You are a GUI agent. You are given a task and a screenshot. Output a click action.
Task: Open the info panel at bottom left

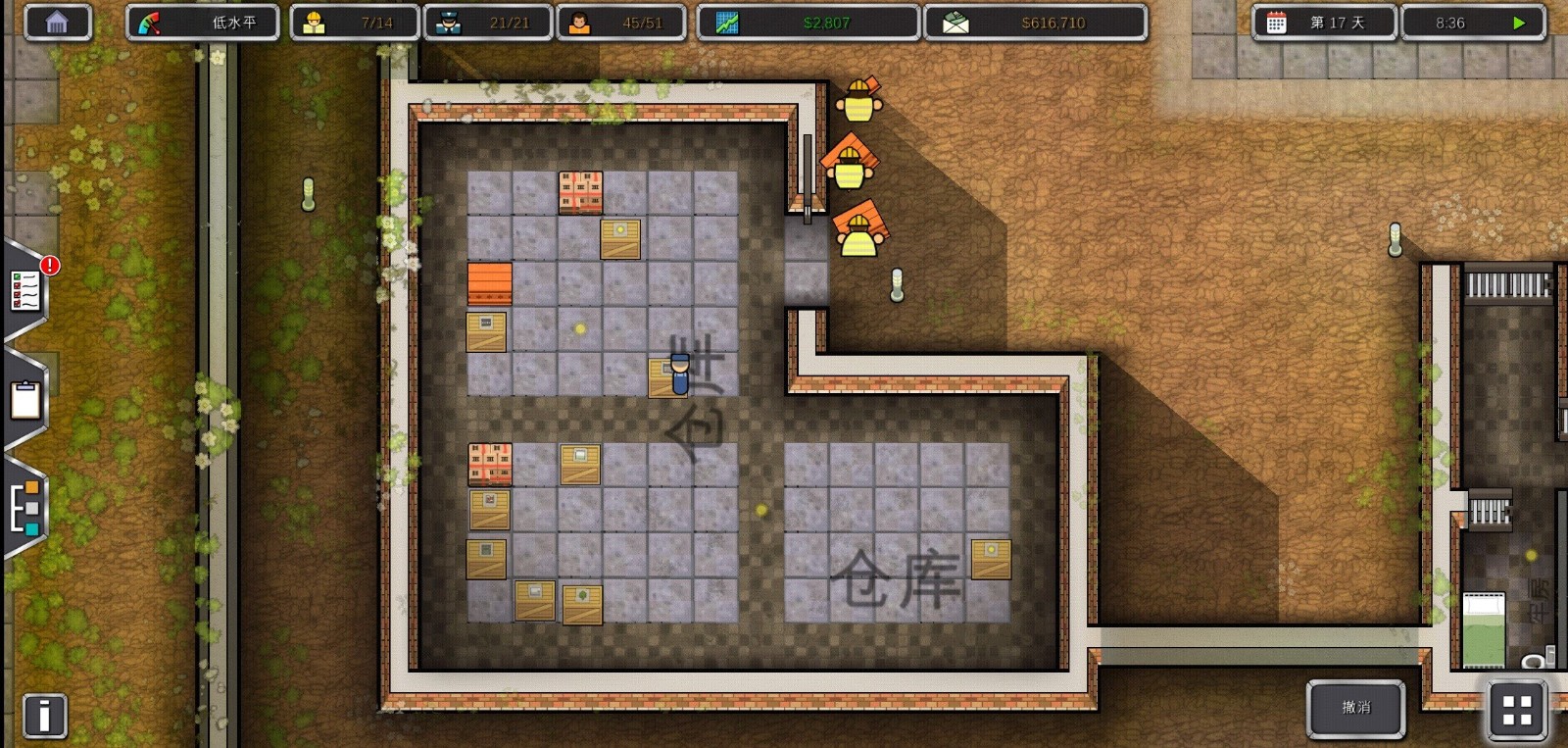(x=43, y=716)
